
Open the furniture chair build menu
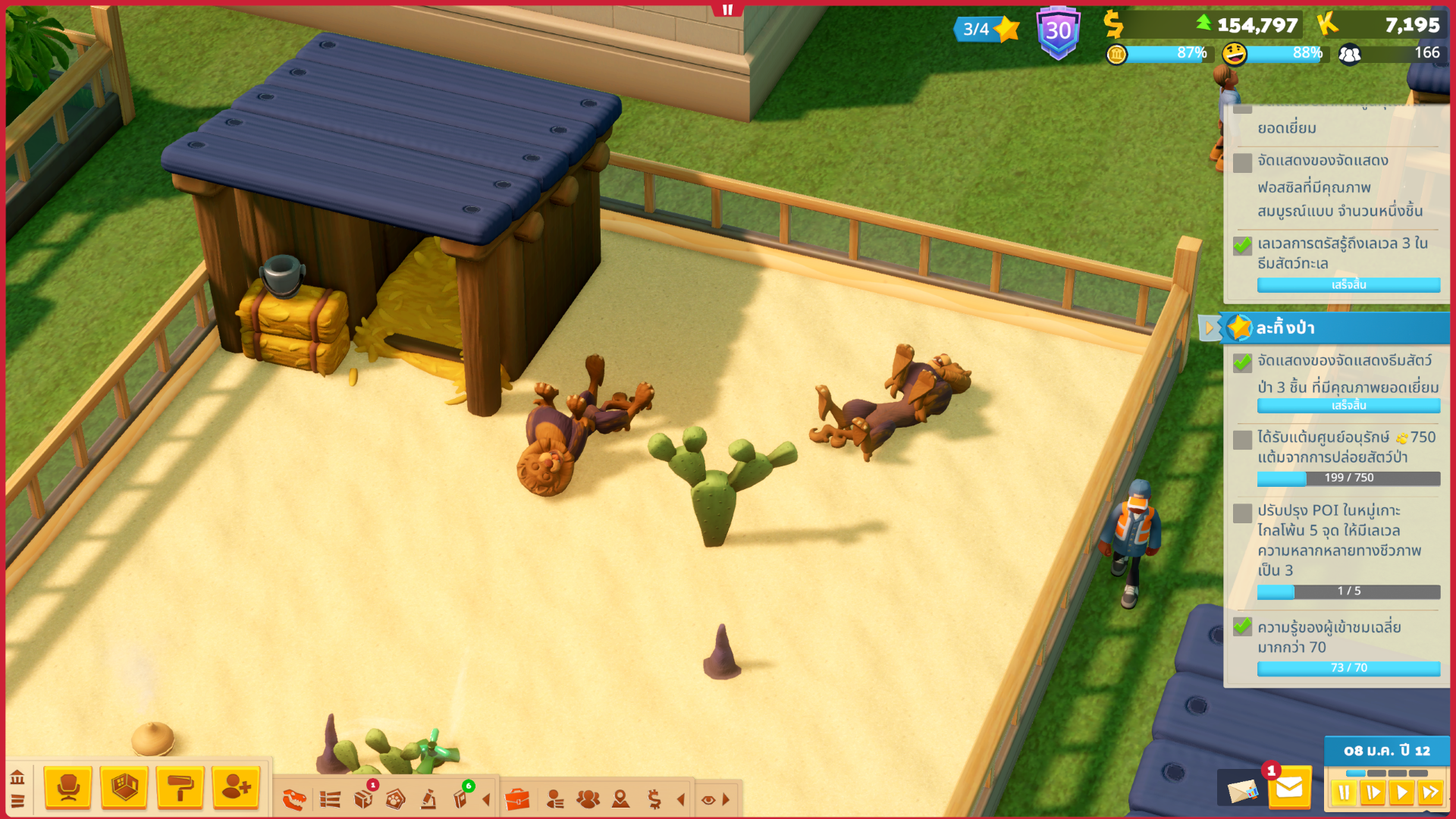(x=68, y=788)
